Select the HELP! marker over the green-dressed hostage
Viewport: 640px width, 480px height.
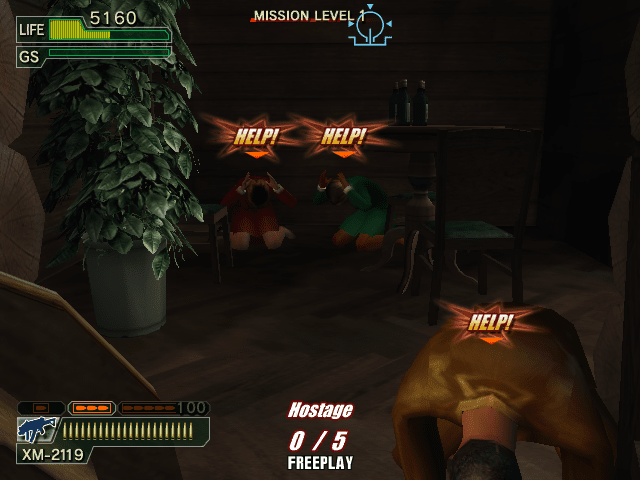pos(343,138)
